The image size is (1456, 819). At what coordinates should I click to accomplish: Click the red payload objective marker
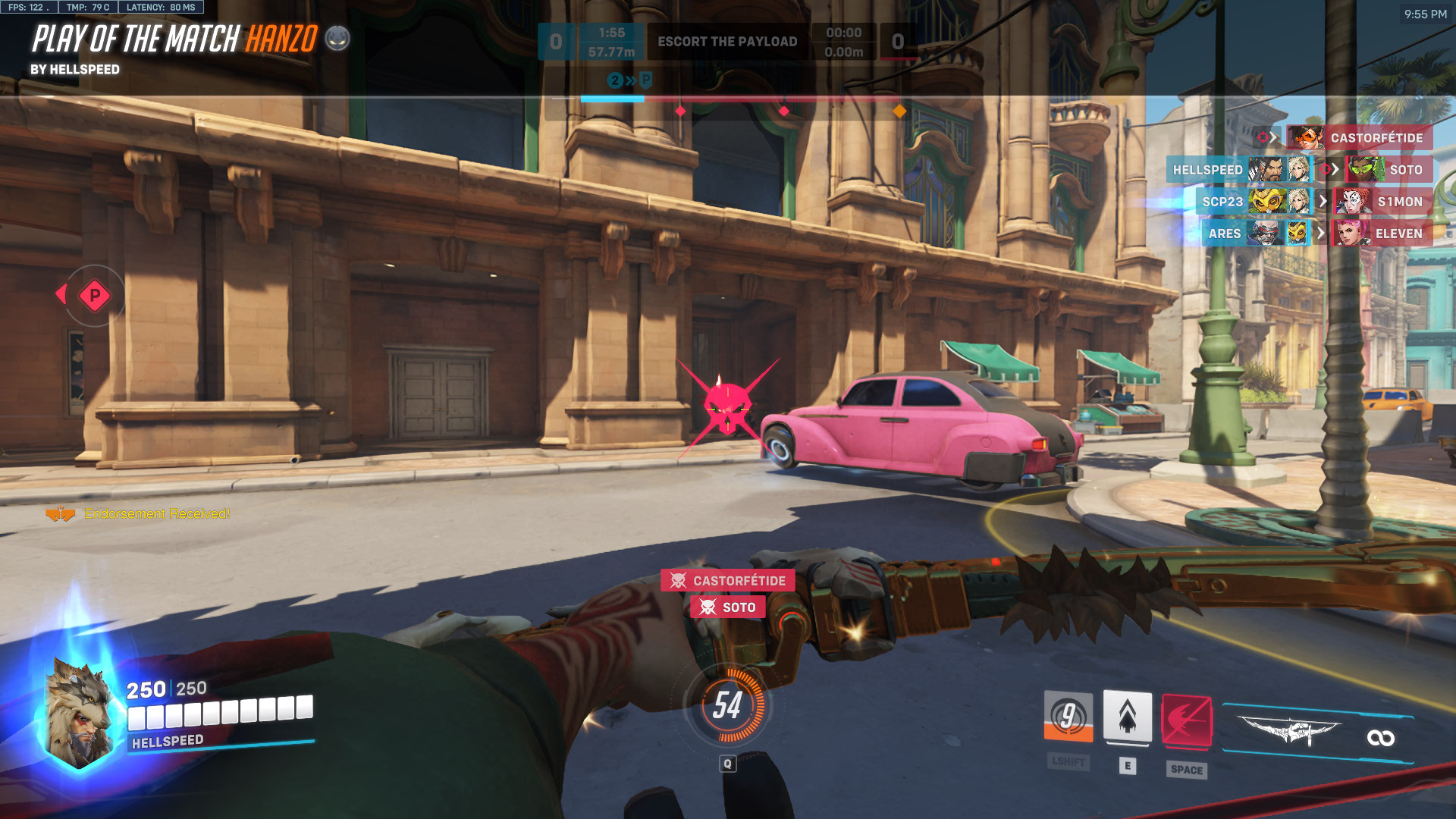pyautogui.click(x=95, y=296)
